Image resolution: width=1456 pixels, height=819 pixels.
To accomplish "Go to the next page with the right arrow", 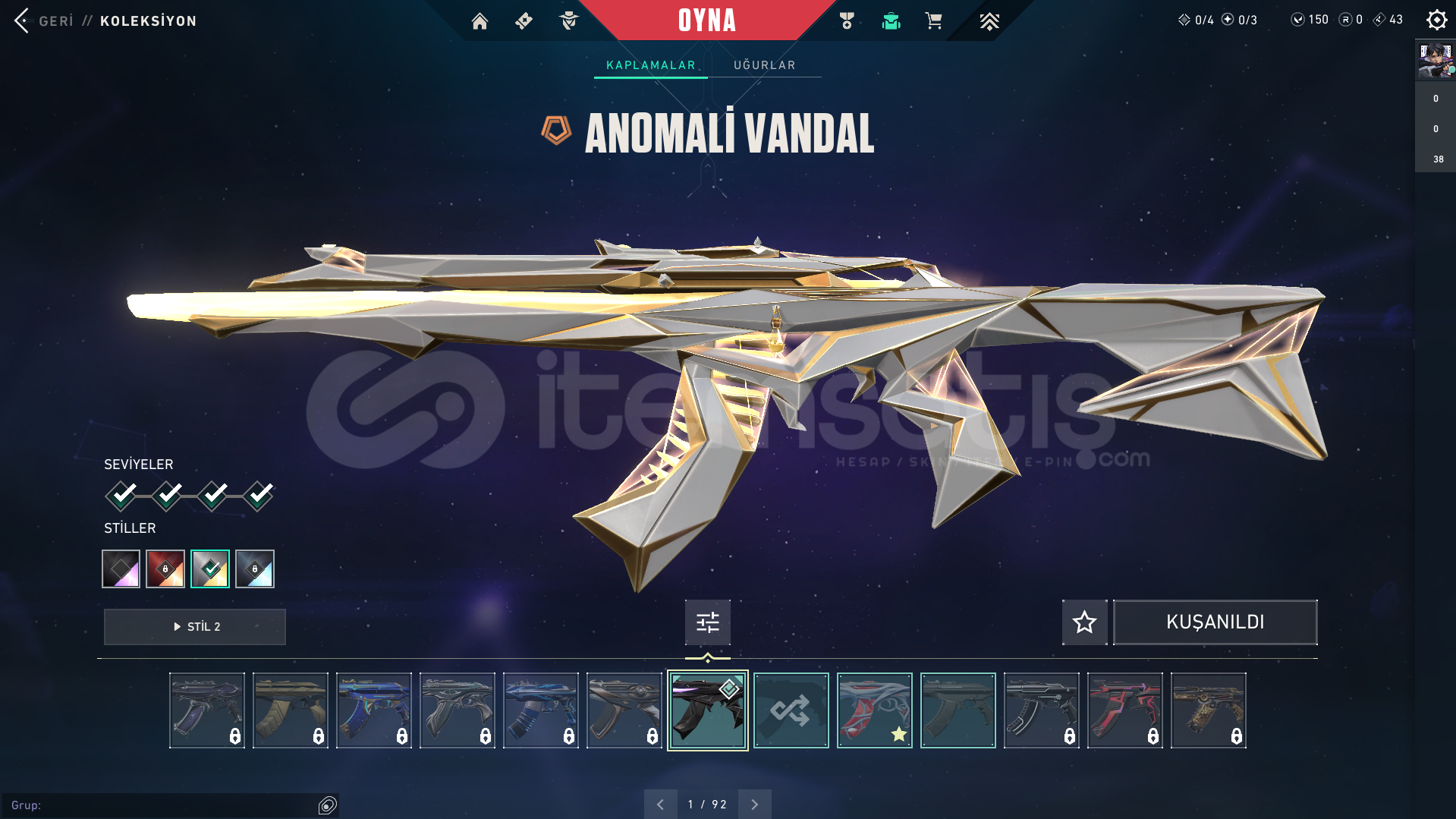I will pos(754,803).
